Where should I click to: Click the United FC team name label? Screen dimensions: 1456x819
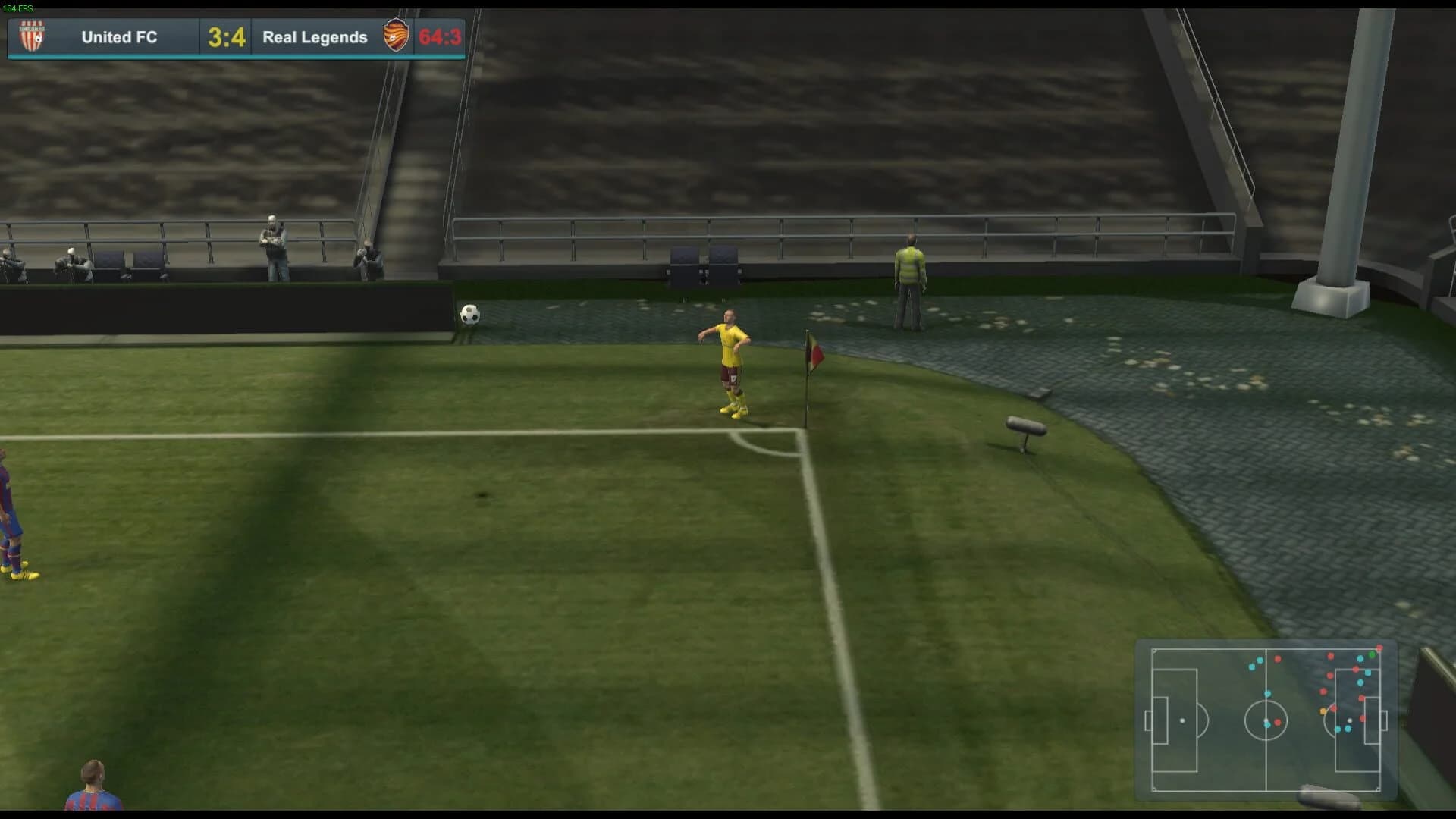coord(118,37)
